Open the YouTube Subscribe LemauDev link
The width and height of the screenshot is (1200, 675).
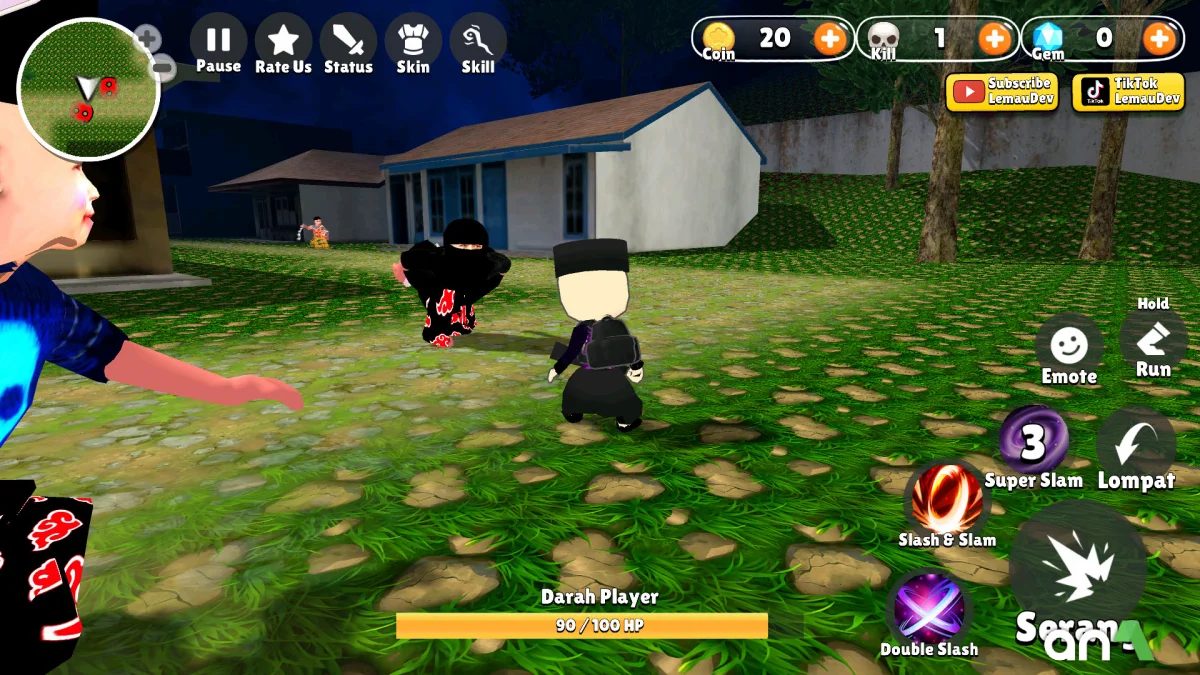1002,92
